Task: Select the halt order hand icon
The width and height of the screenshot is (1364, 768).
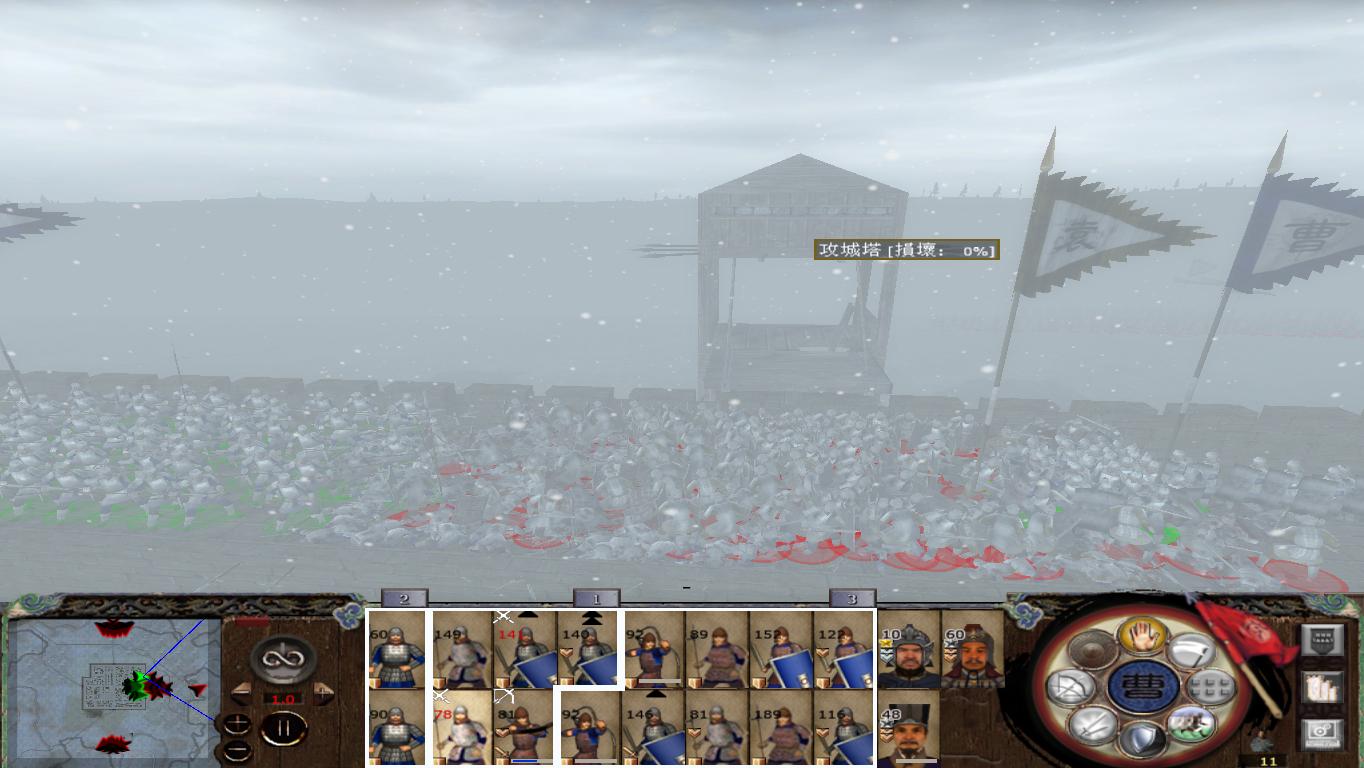Action: 1143,636
